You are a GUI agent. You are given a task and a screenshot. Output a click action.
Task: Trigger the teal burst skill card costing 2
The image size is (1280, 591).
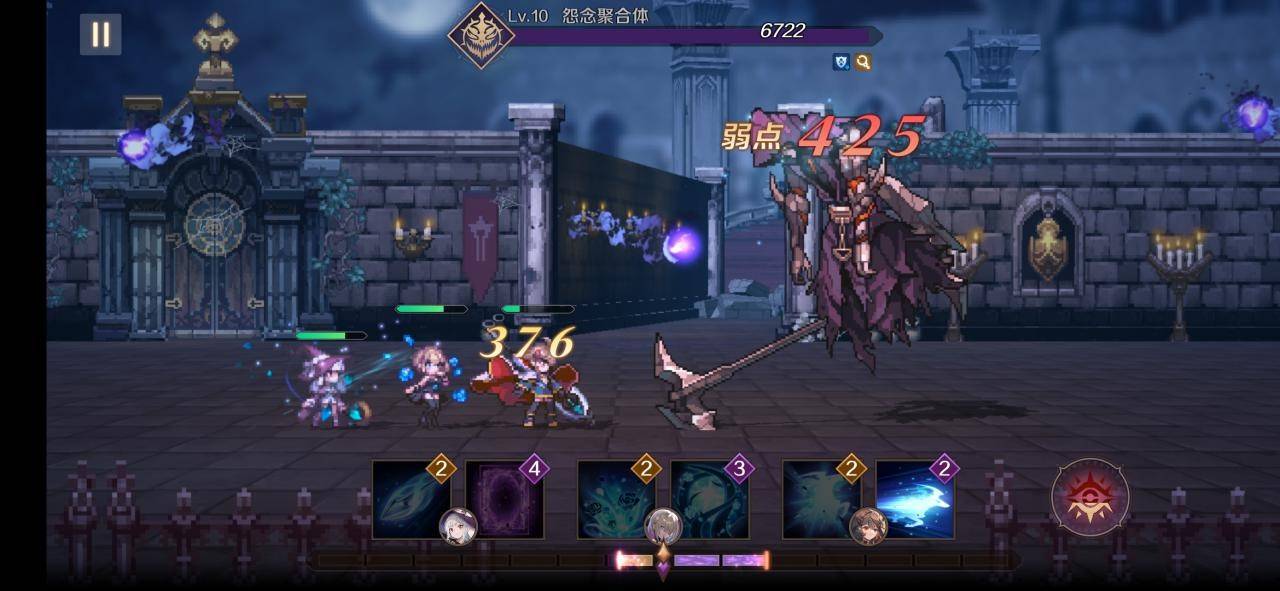click(820, 497)
